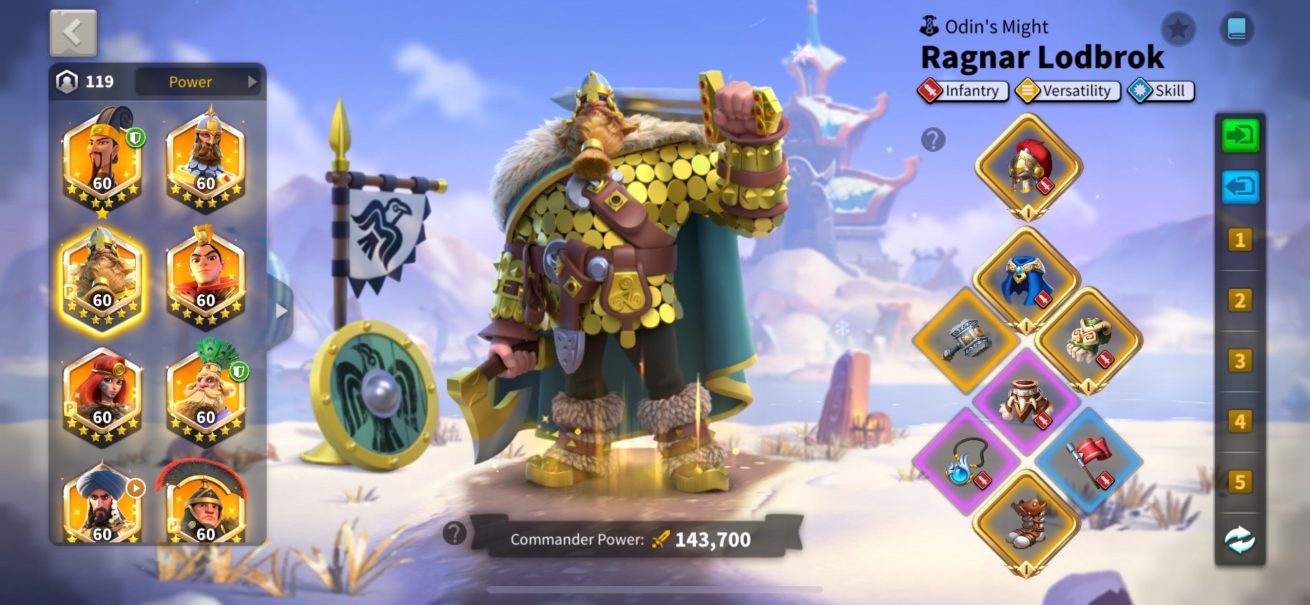Switch to equipment preset 5

click(1240, 482)
